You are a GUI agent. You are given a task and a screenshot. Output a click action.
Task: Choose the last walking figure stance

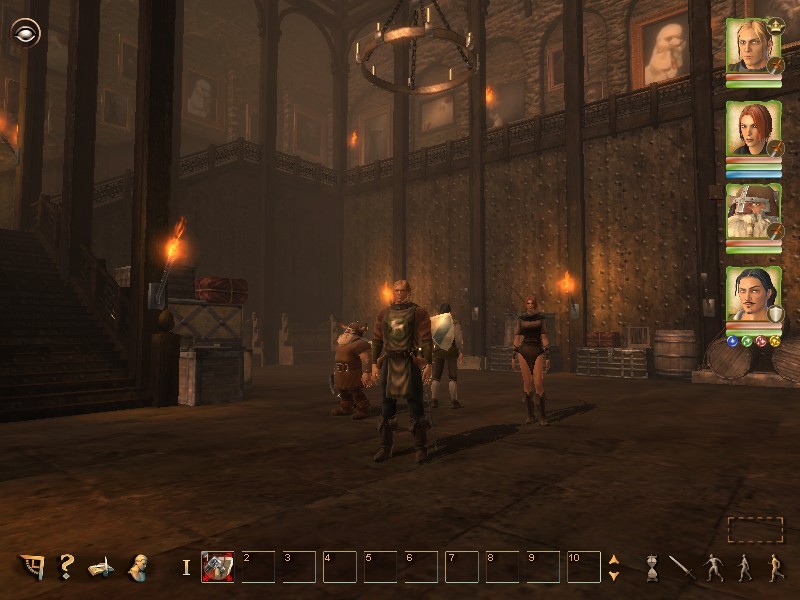(x=773, y=567)
